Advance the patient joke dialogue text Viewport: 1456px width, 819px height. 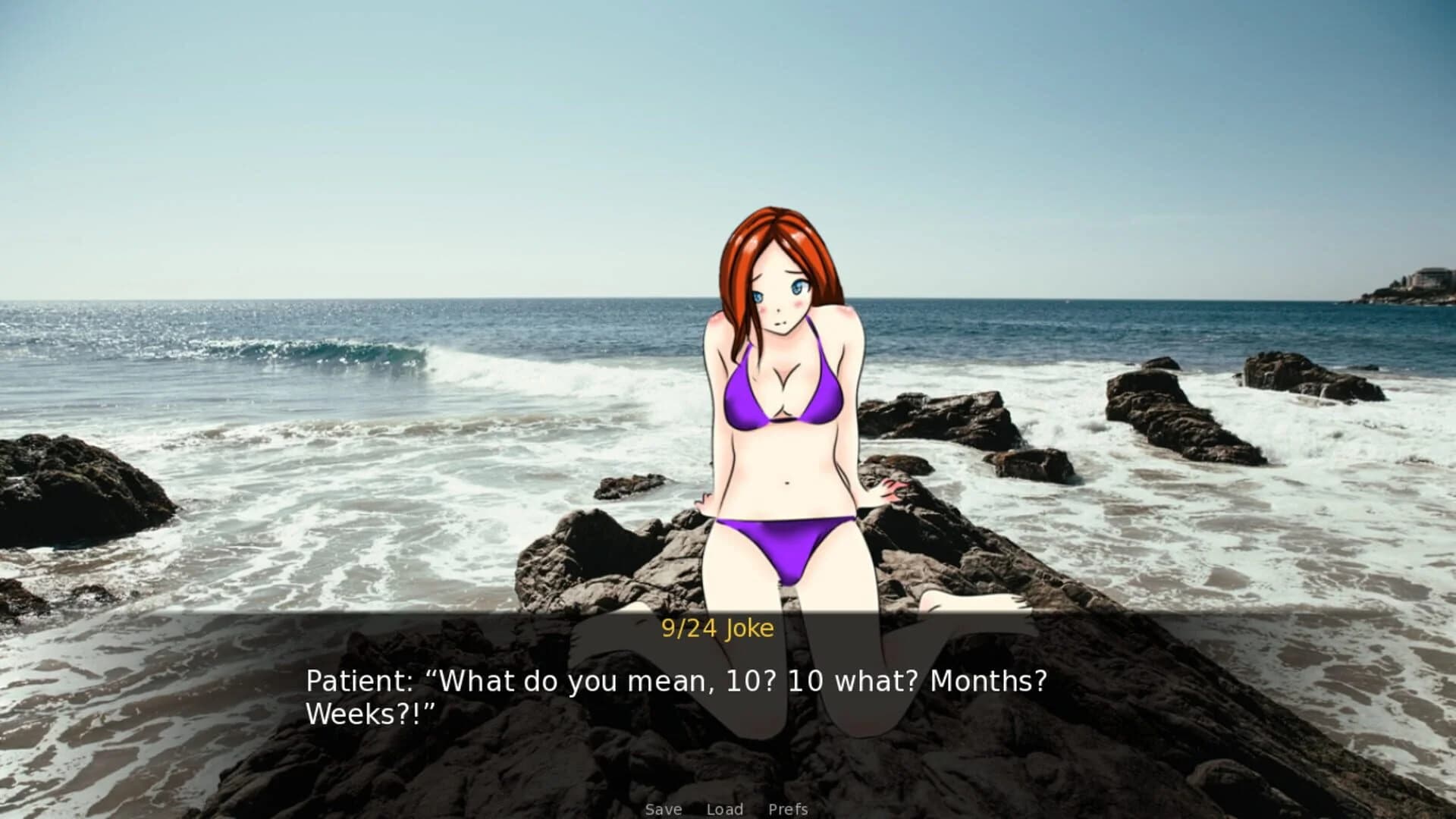coord(675,697)
